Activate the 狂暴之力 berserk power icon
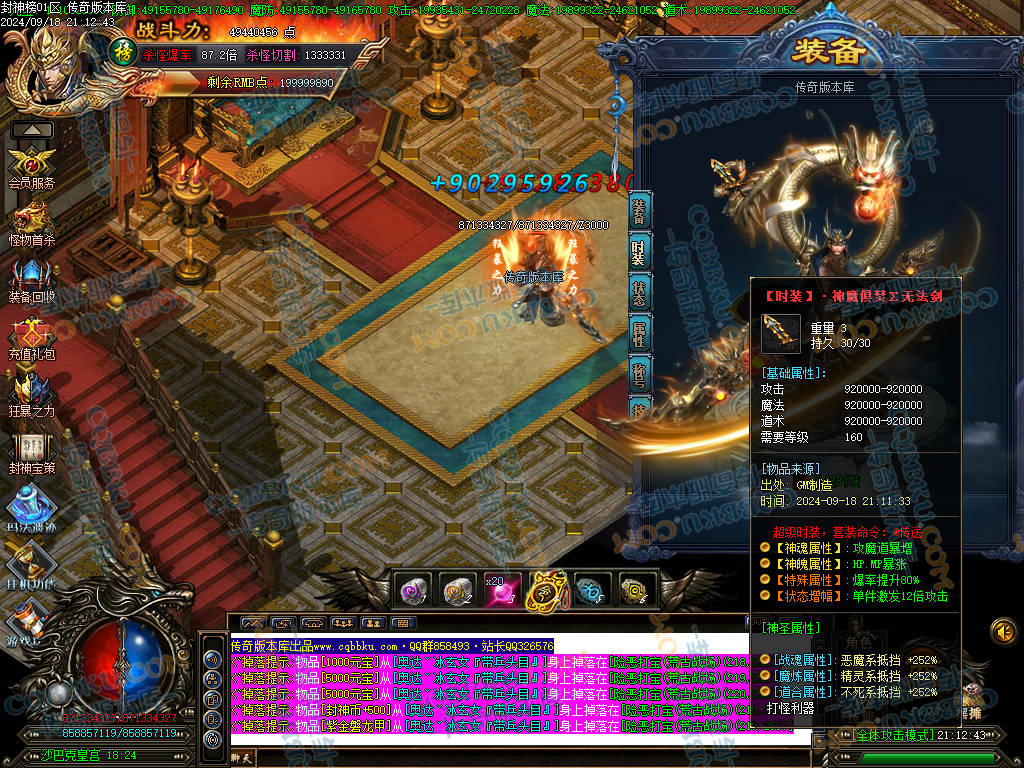1024x768 pixels. 31,393
